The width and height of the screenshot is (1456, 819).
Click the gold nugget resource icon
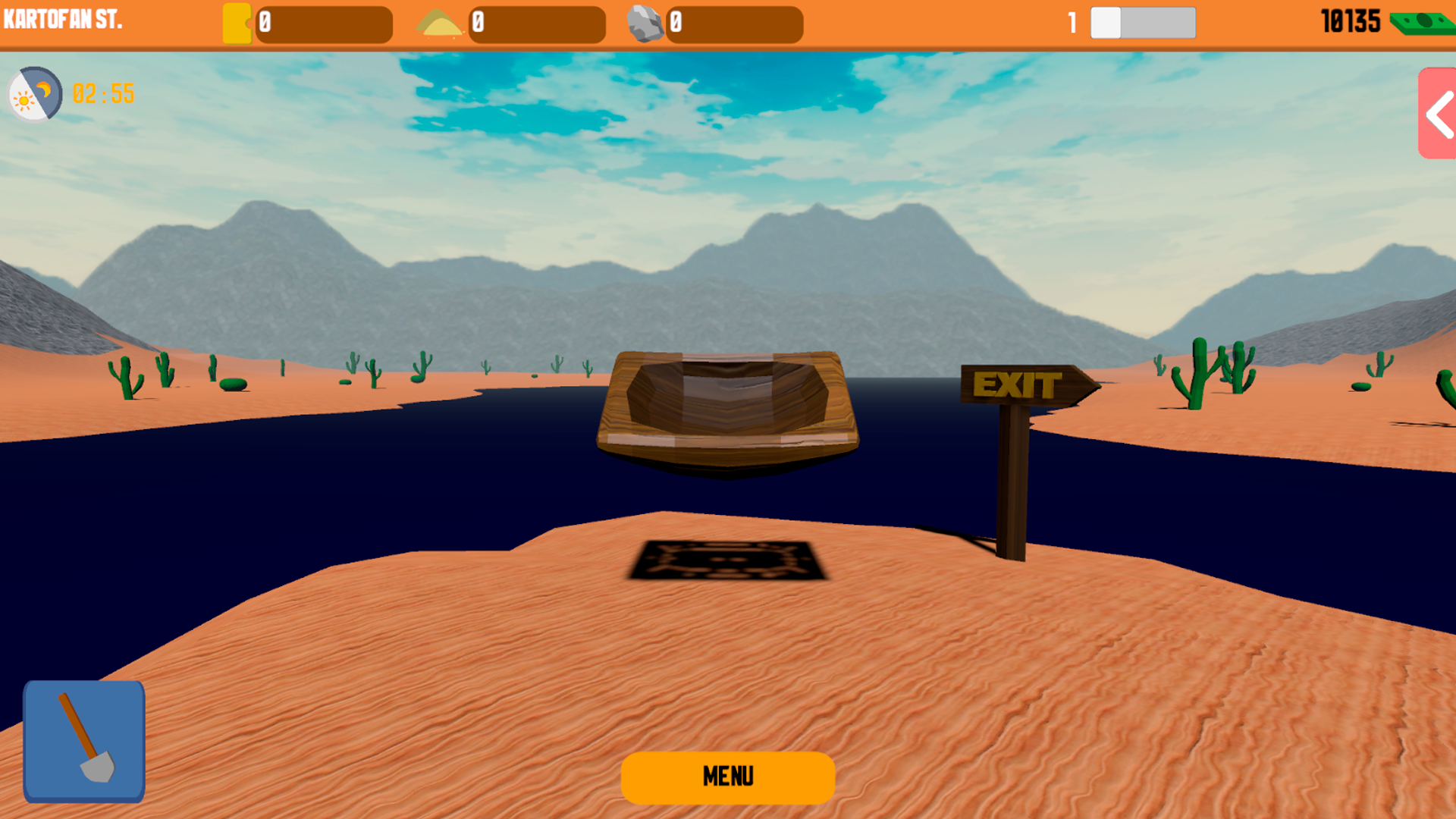[x=237, y=23]
